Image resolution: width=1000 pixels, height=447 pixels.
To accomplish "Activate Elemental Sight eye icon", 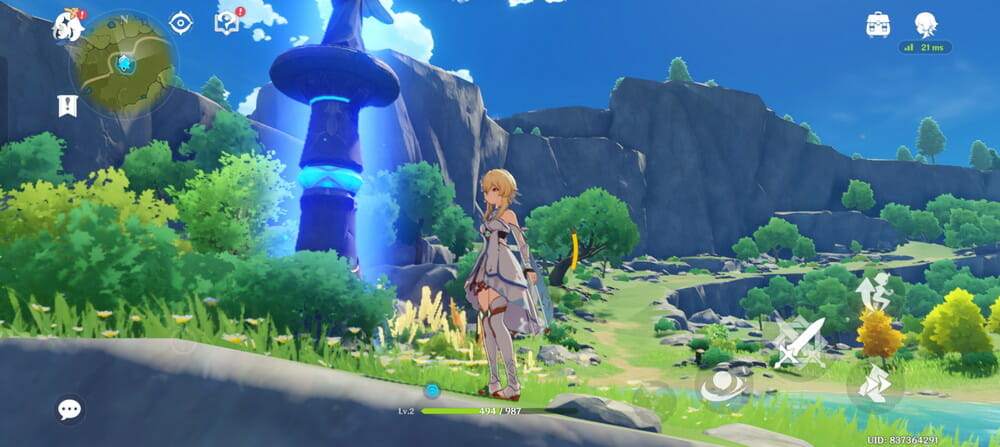I will 180,22.
